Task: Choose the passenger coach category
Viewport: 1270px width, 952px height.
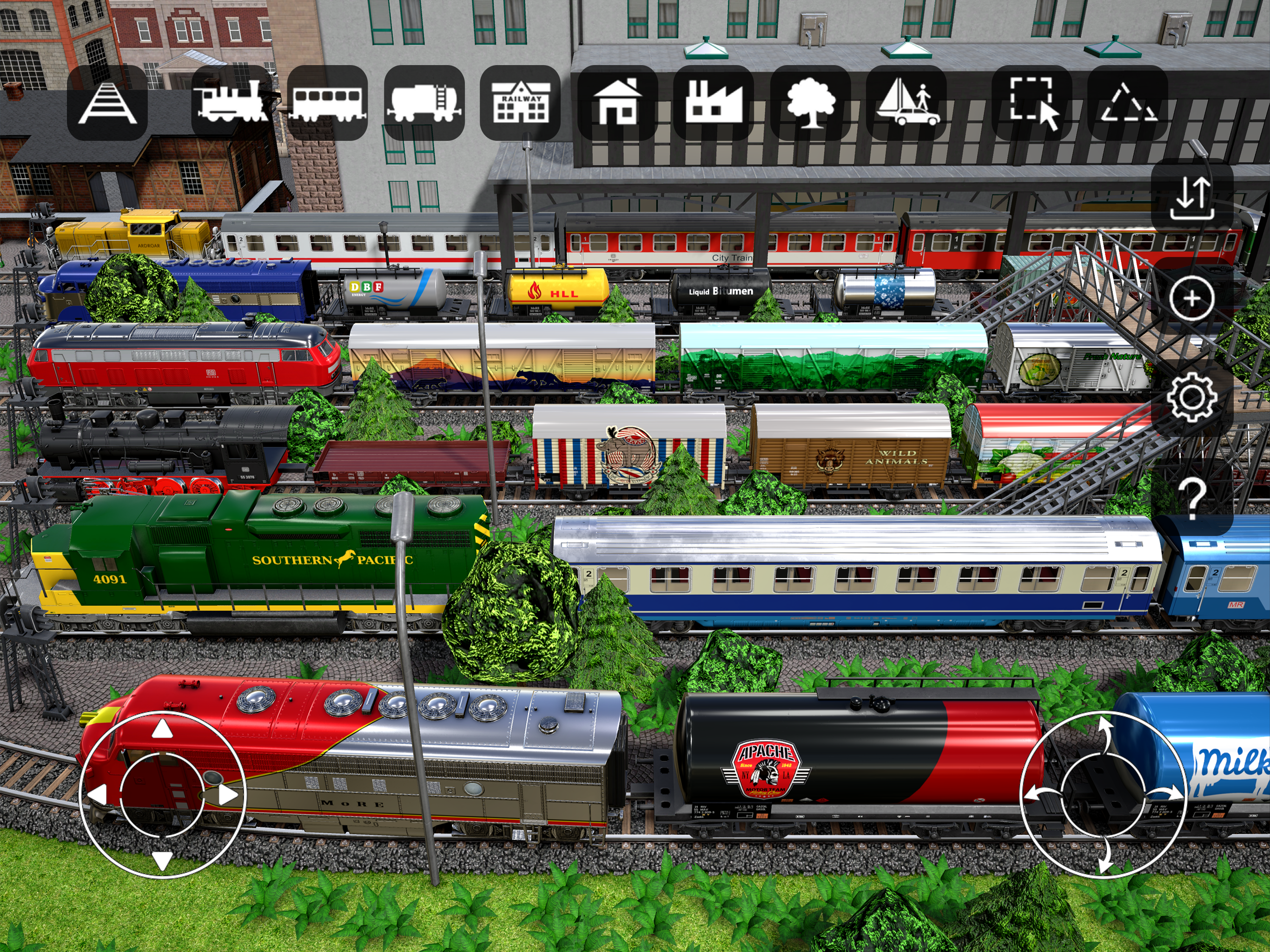Action: (327, 103)
